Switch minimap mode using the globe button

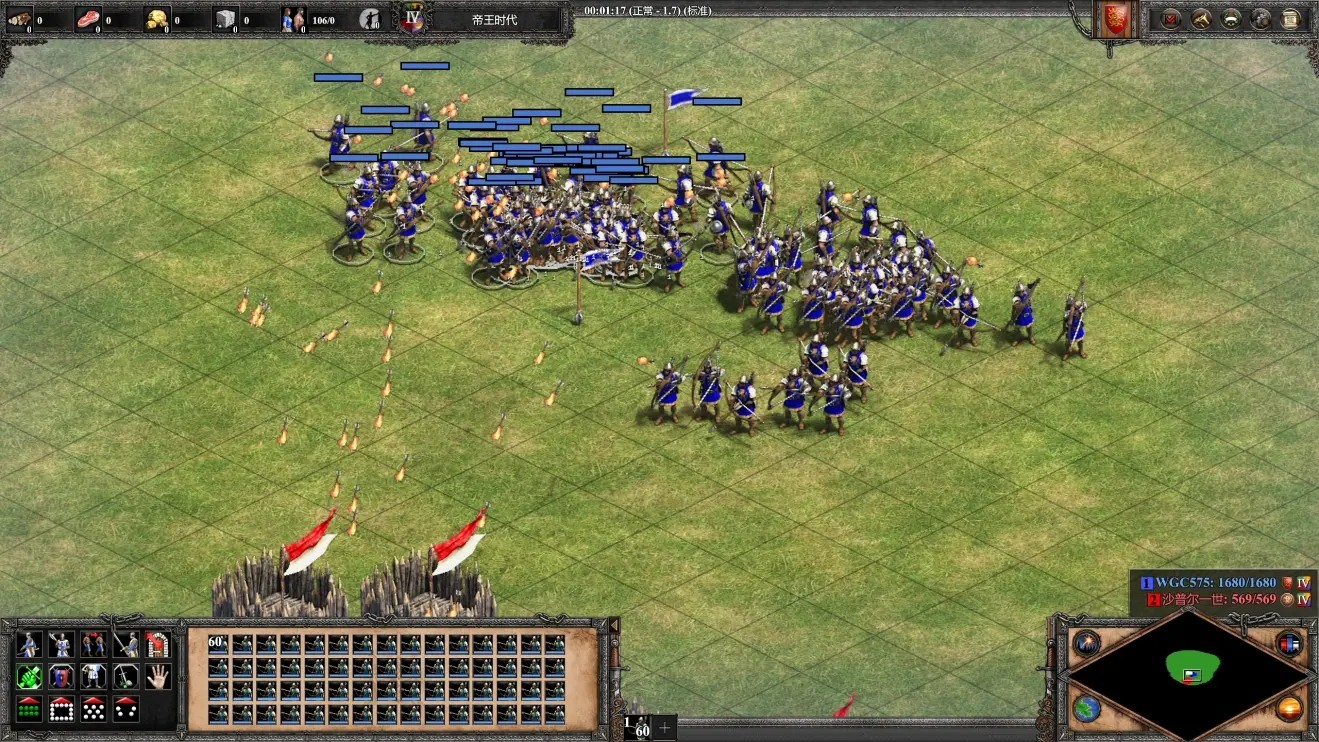[1087, 709]
